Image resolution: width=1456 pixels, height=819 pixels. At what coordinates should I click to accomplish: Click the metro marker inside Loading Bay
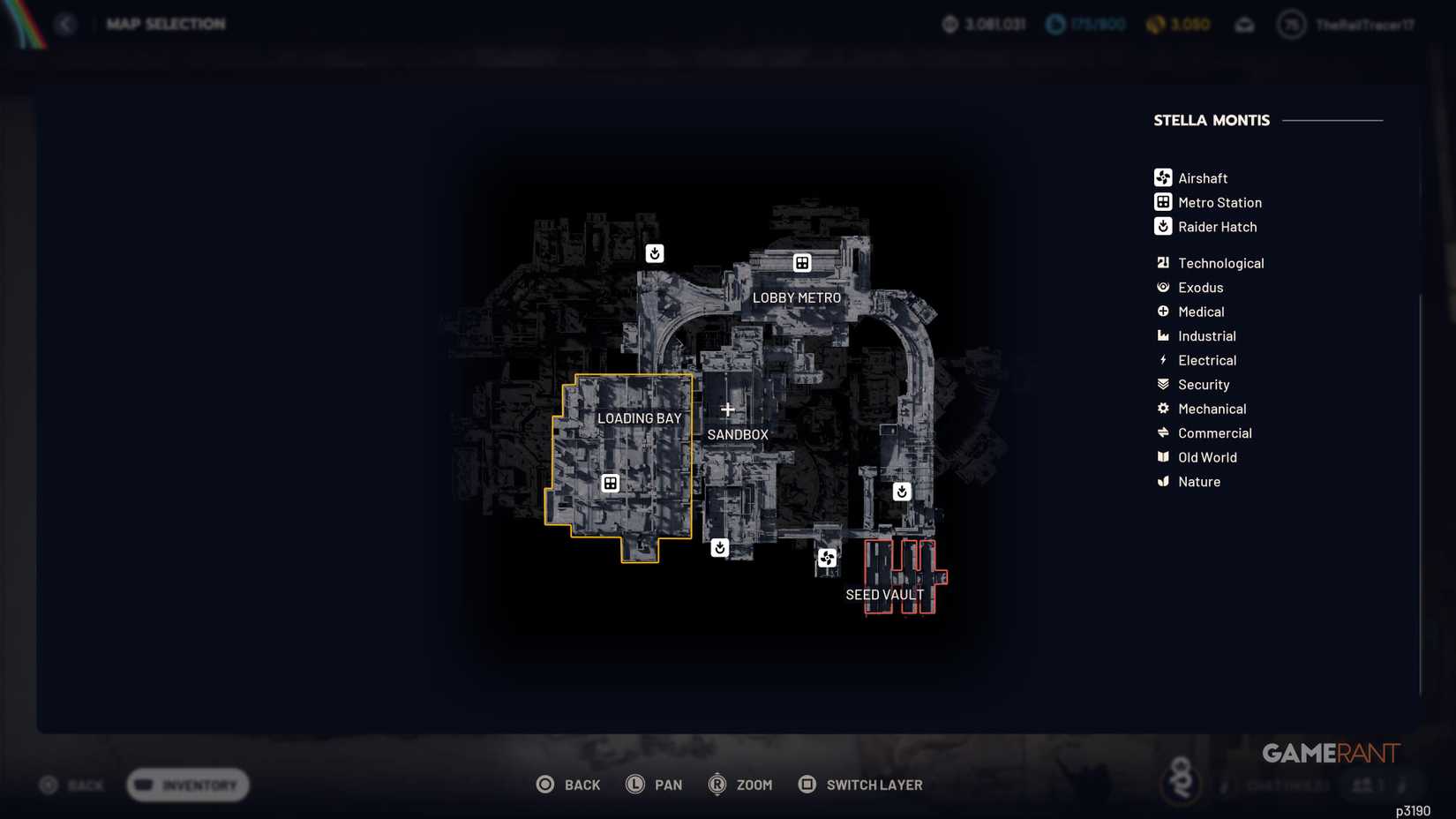(611, 483)
